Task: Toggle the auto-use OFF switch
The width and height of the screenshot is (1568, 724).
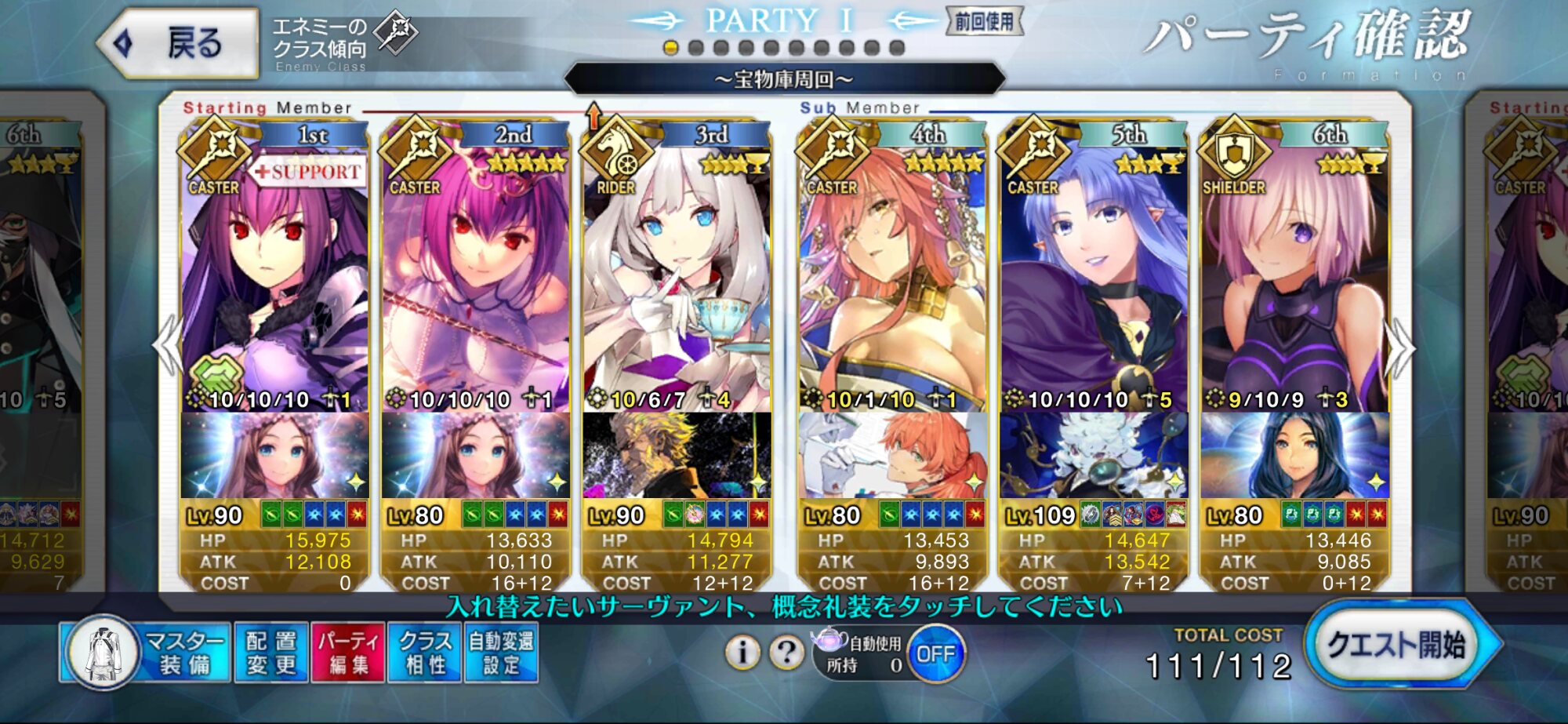Action: click(x=935, y=654)
